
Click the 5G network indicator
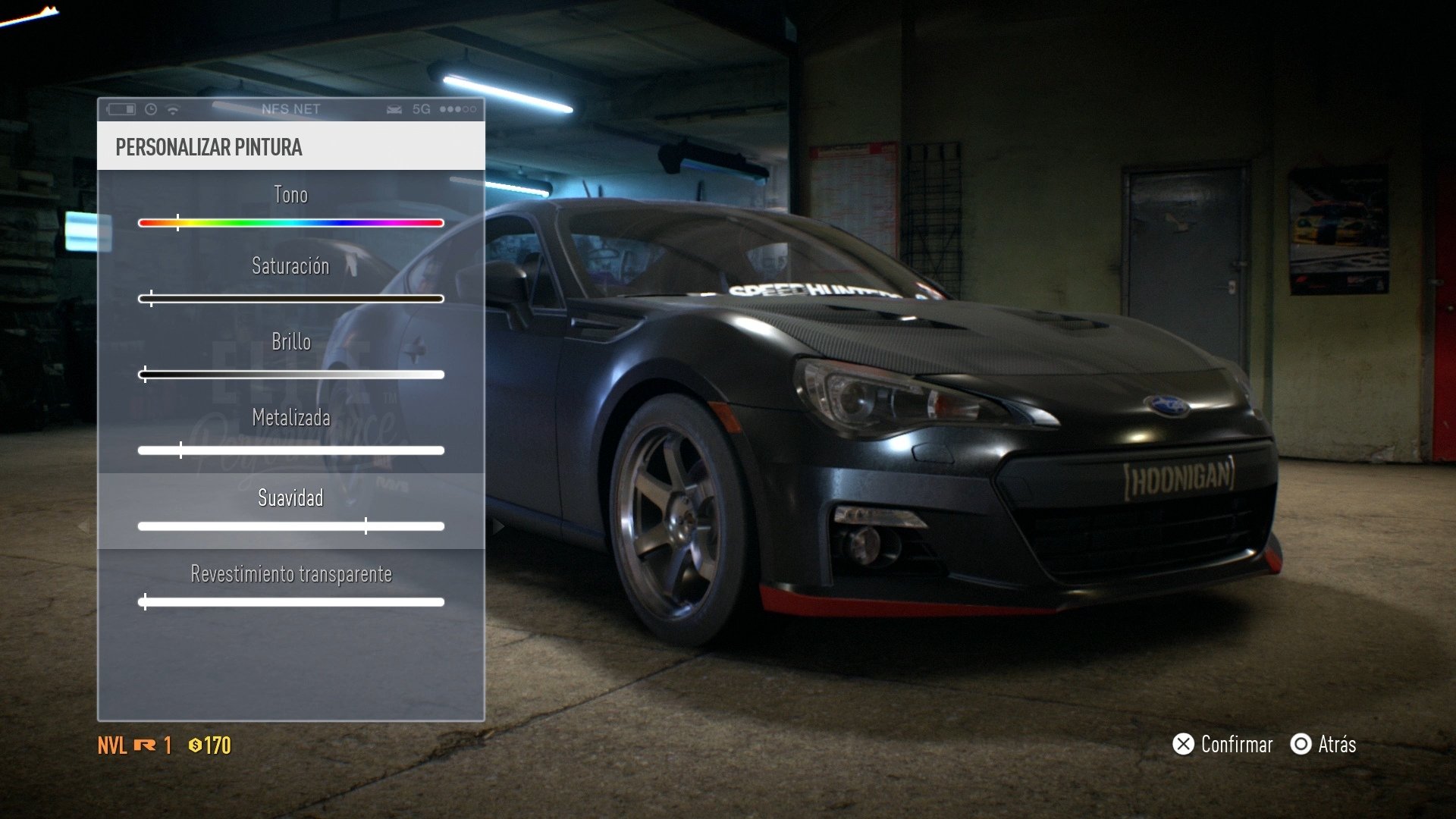pos(422,109)
